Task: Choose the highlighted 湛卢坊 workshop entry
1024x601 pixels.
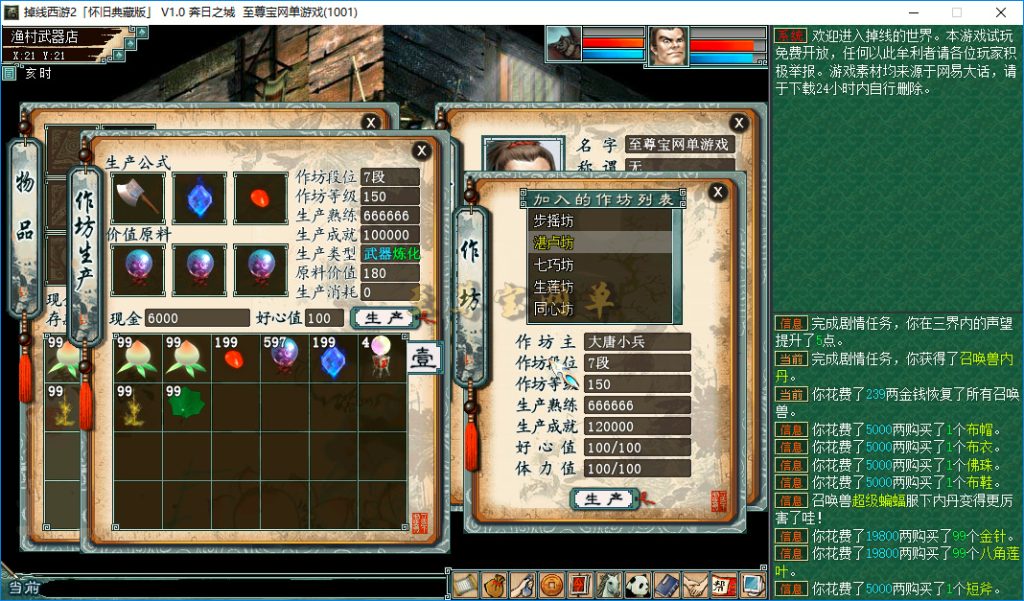Action: coord(553,243)
